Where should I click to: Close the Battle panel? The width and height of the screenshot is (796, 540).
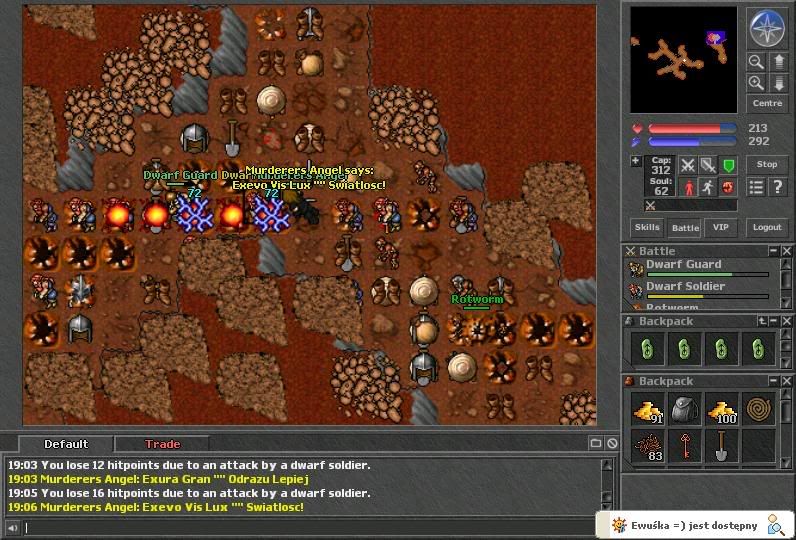tap(788, 251)
